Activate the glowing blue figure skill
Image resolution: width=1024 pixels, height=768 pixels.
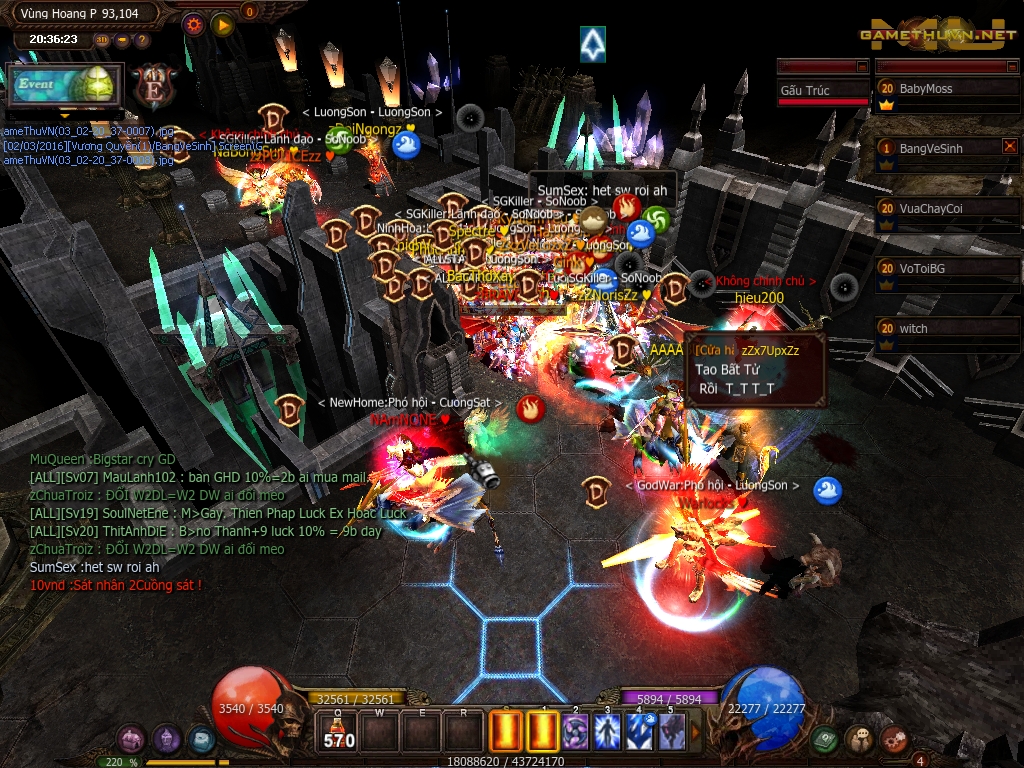tap(607, 732)
